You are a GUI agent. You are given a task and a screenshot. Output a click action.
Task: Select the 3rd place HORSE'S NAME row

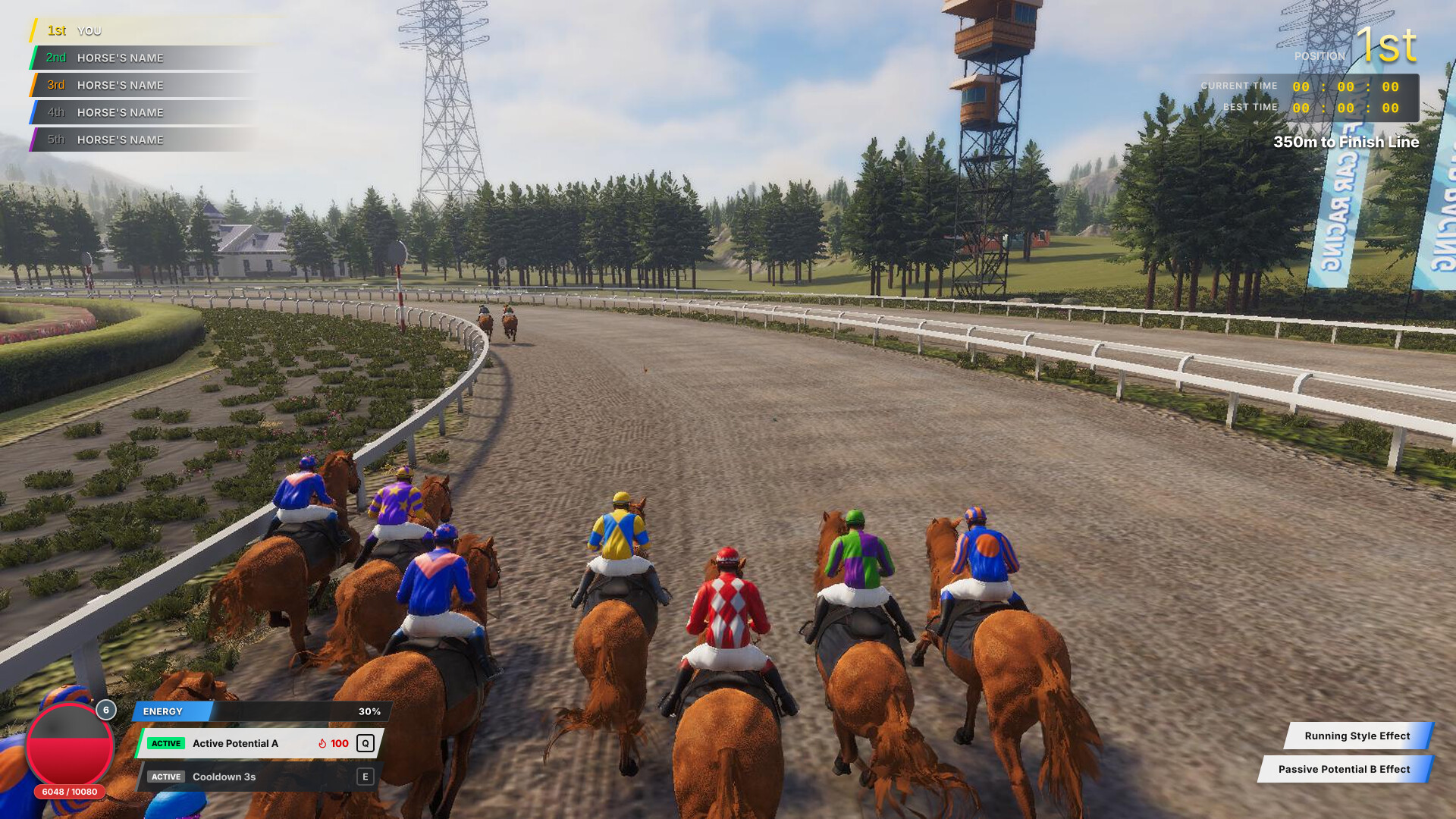(x=121, y=85)
